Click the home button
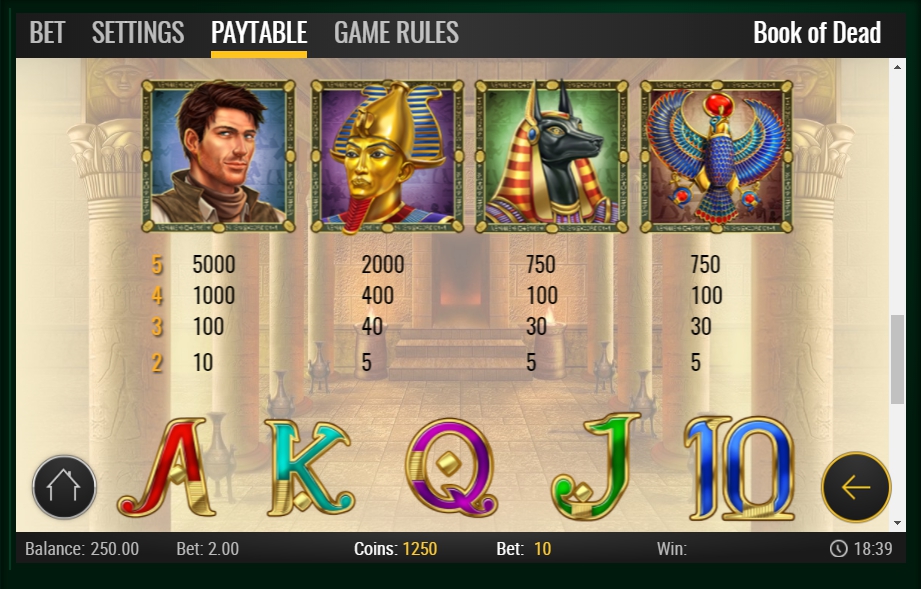 (64, 488)
